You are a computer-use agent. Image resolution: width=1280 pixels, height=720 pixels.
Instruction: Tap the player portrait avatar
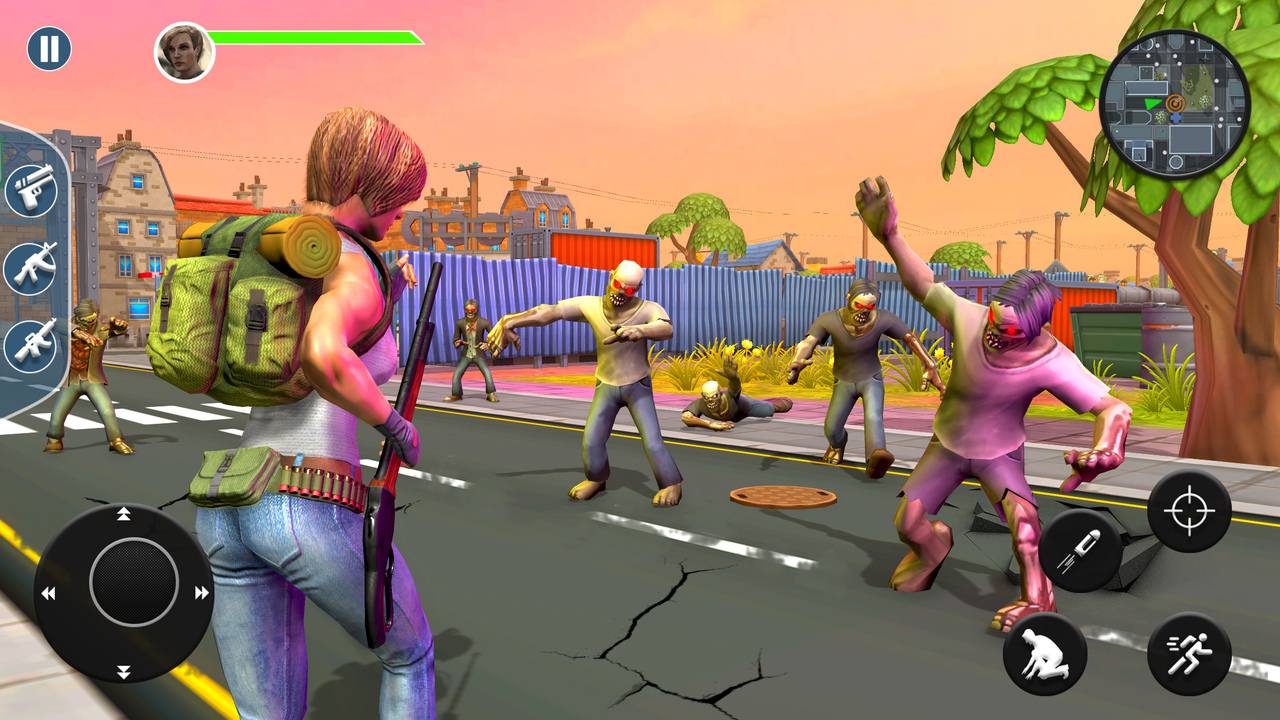click(x=184, y=52)
